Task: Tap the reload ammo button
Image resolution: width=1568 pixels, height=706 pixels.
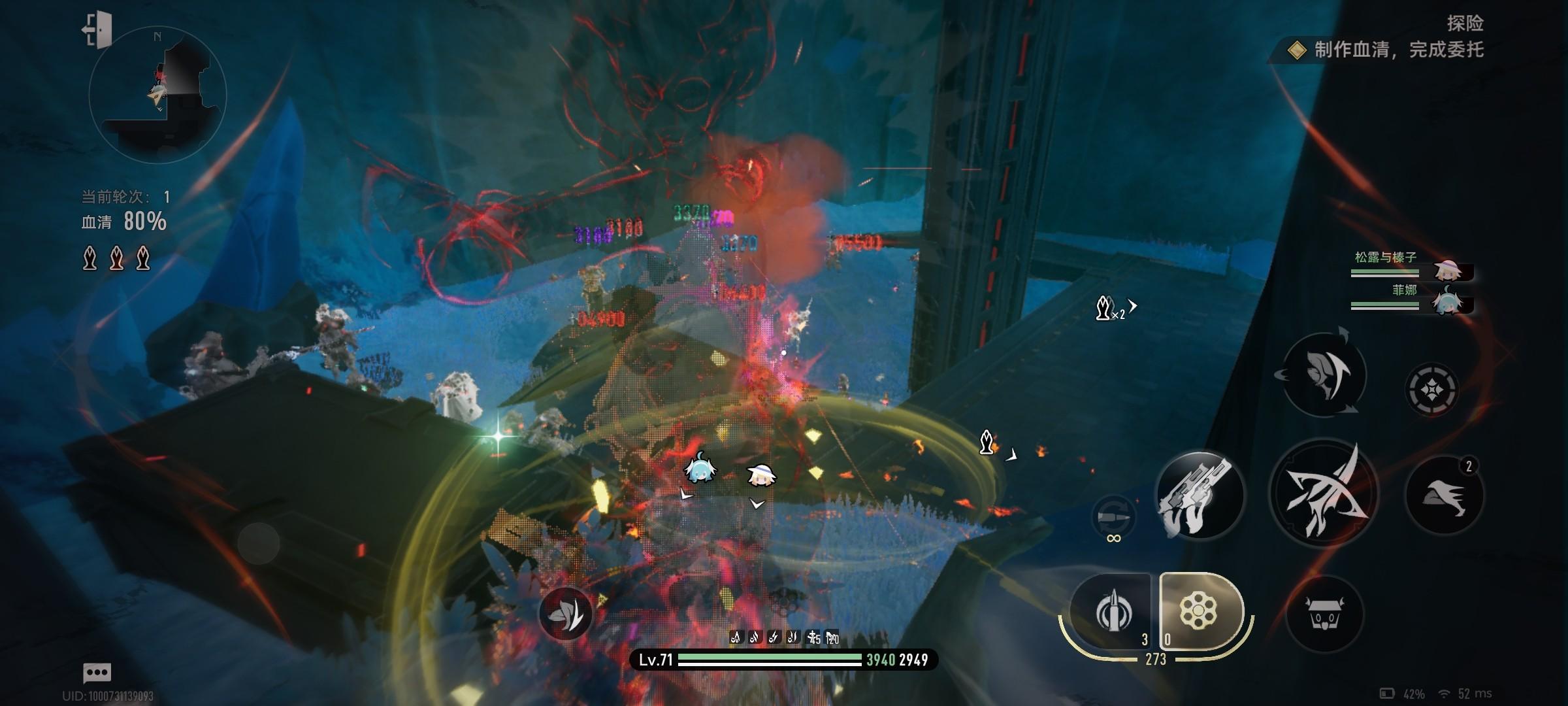Action: coord(1114,518)
